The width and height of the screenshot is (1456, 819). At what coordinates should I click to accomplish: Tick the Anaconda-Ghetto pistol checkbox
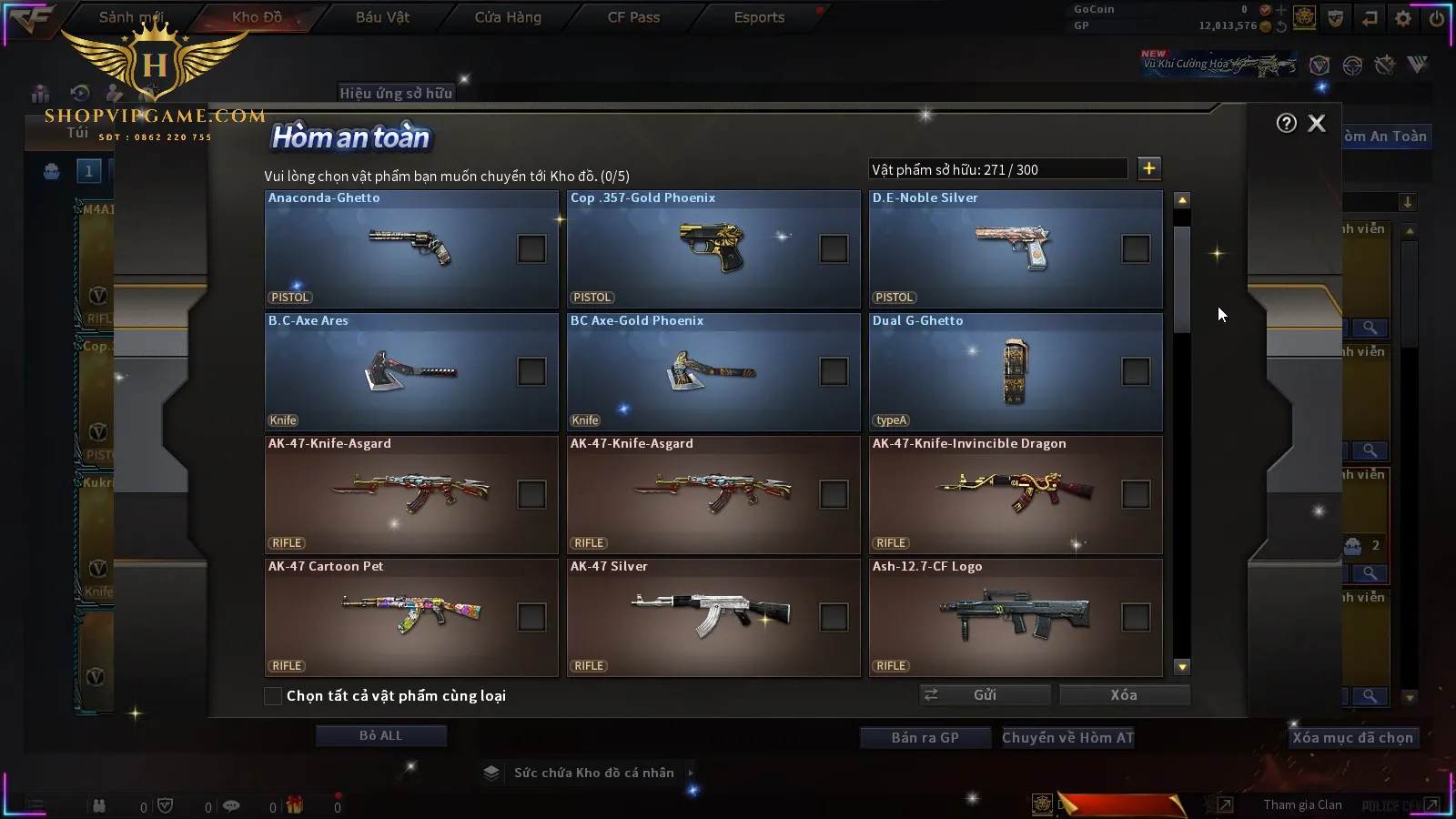(x=531, y=248)
